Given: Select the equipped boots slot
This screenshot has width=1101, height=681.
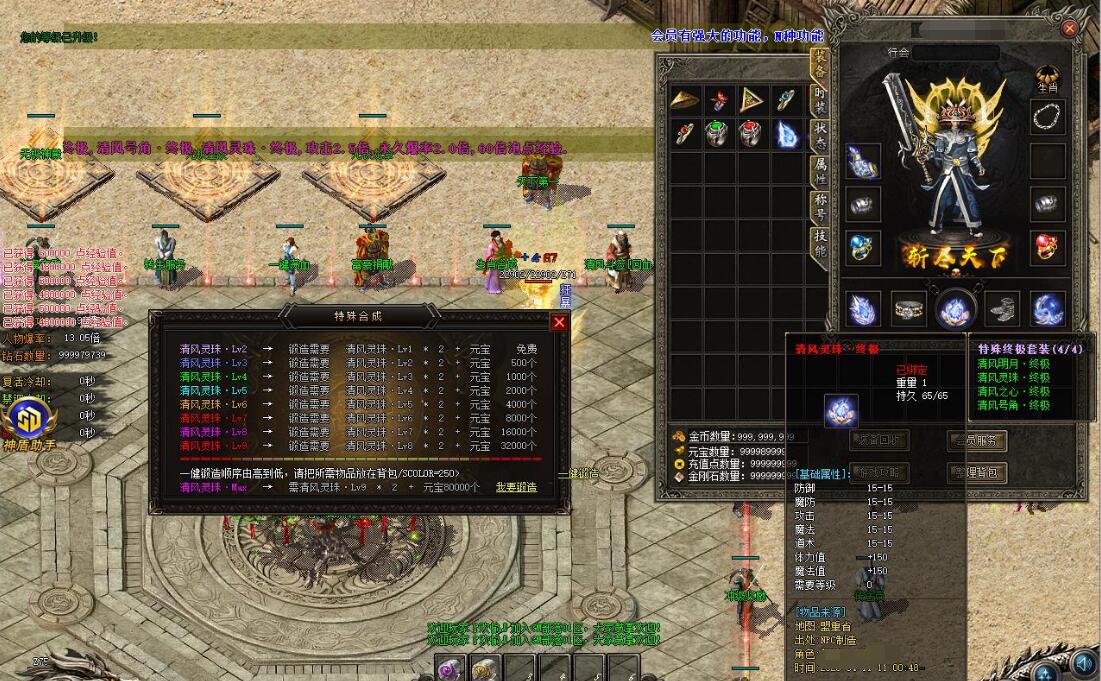Looking at the screenshot, I should [1001, 309].
